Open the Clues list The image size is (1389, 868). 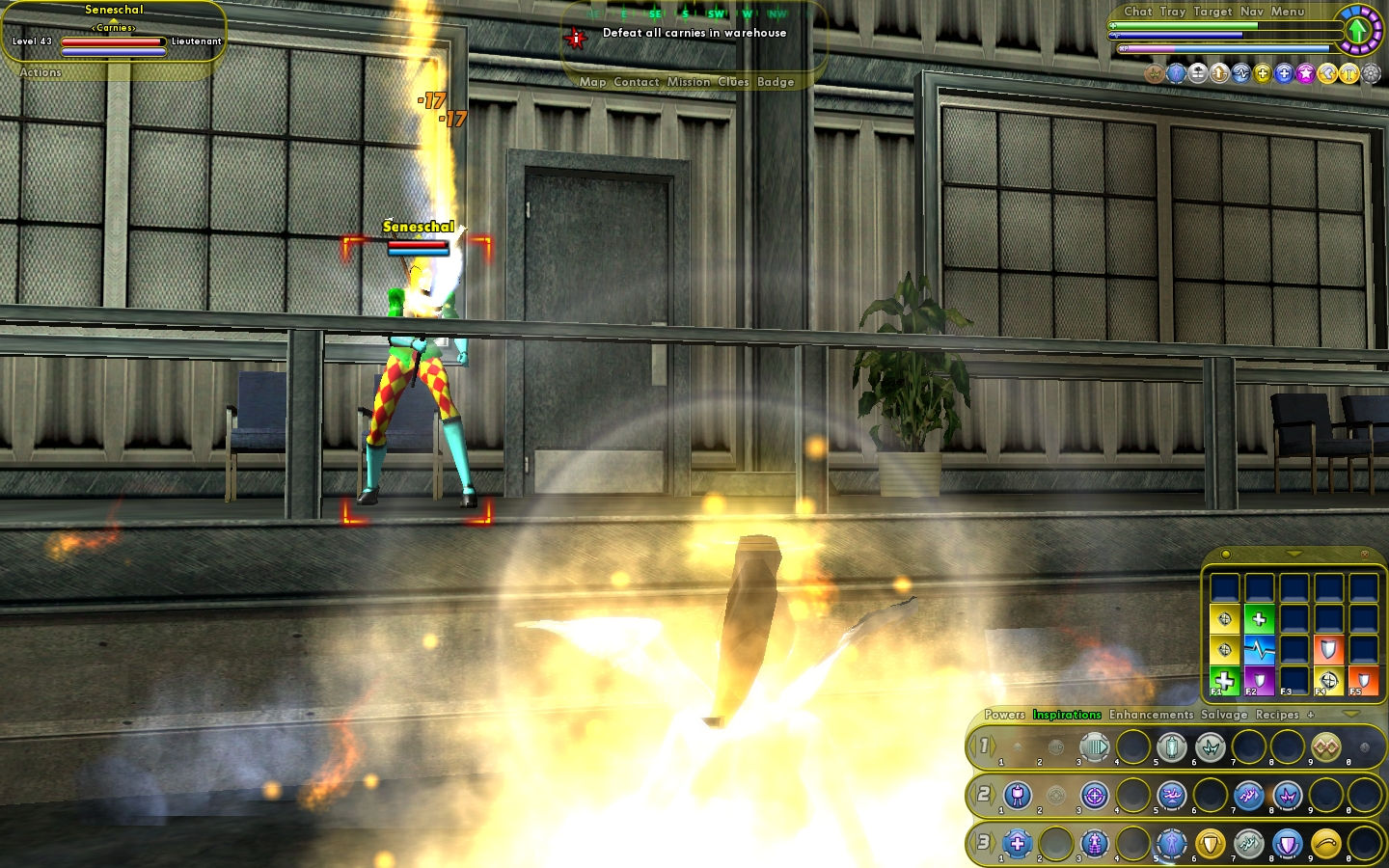pos(733,82)
